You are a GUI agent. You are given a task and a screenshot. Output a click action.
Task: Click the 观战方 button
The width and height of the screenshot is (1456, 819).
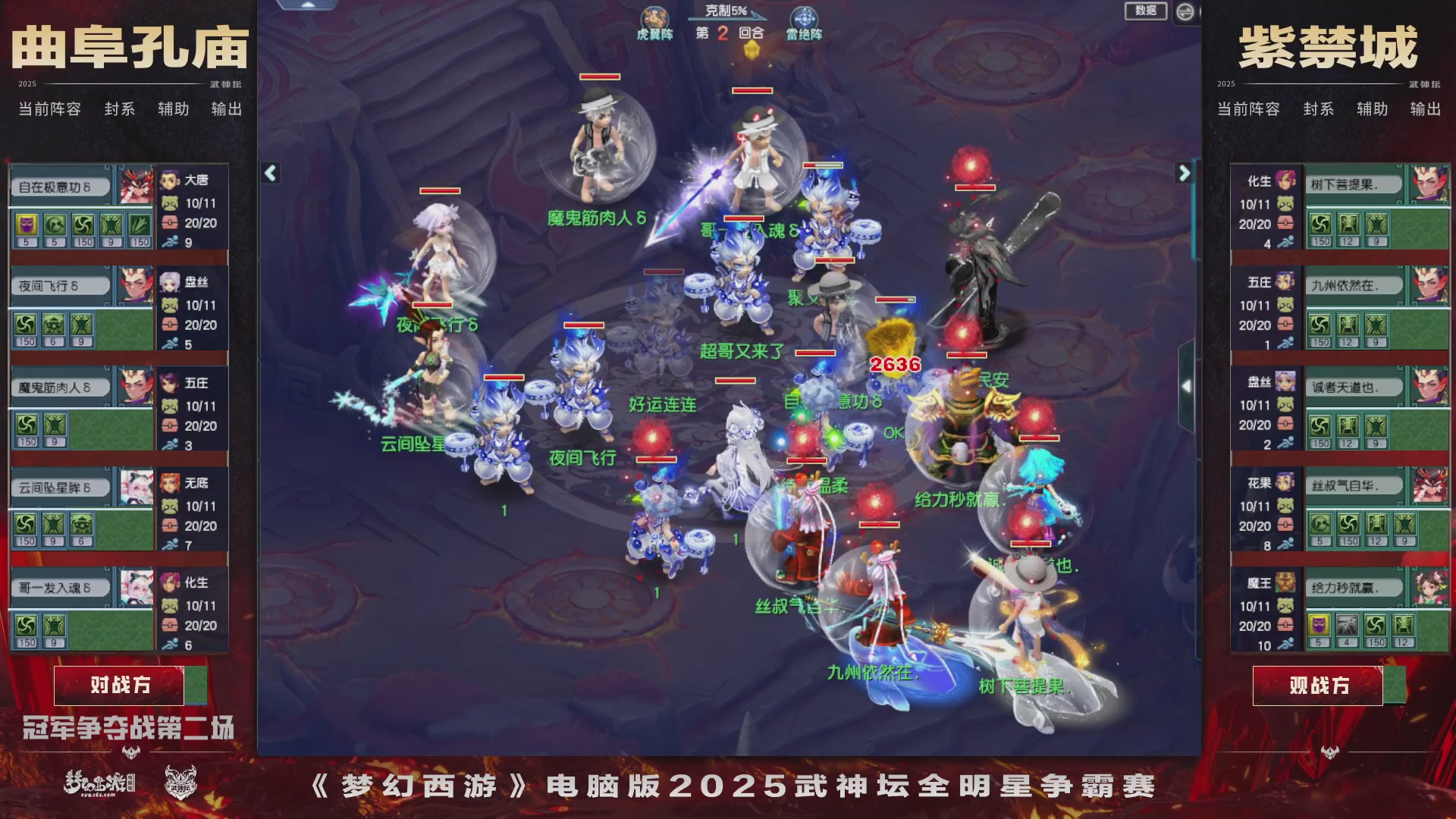[1319, 685]
